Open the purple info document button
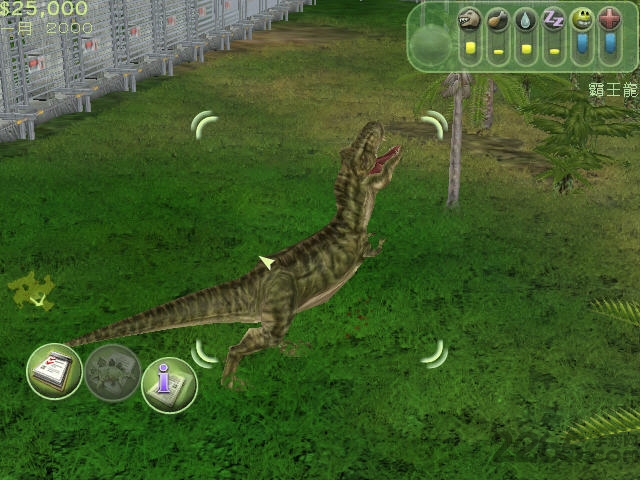 pos(169,384)
